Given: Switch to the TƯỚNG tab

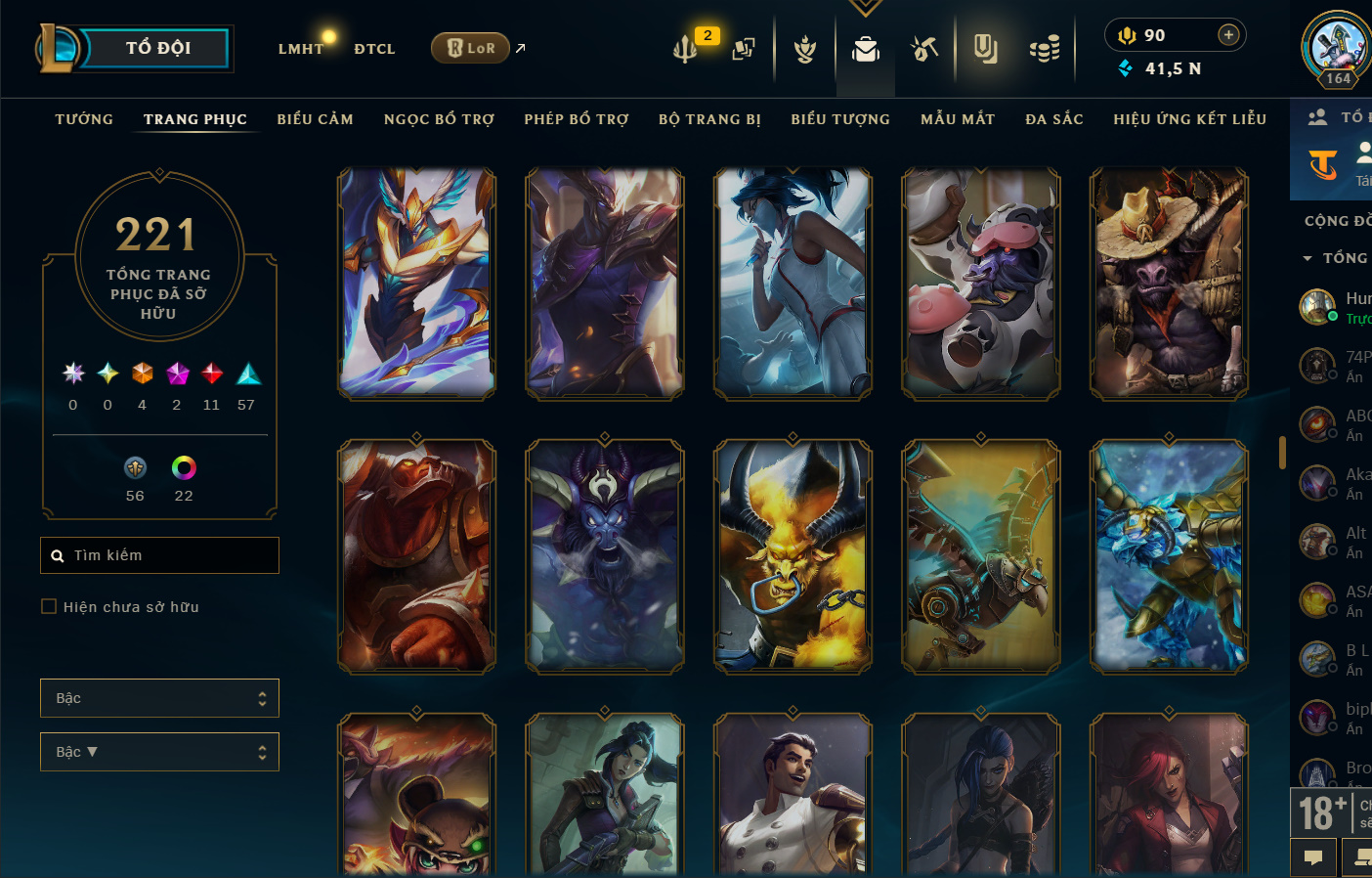Looking at the screenshot, I should (x=84, y=119).
